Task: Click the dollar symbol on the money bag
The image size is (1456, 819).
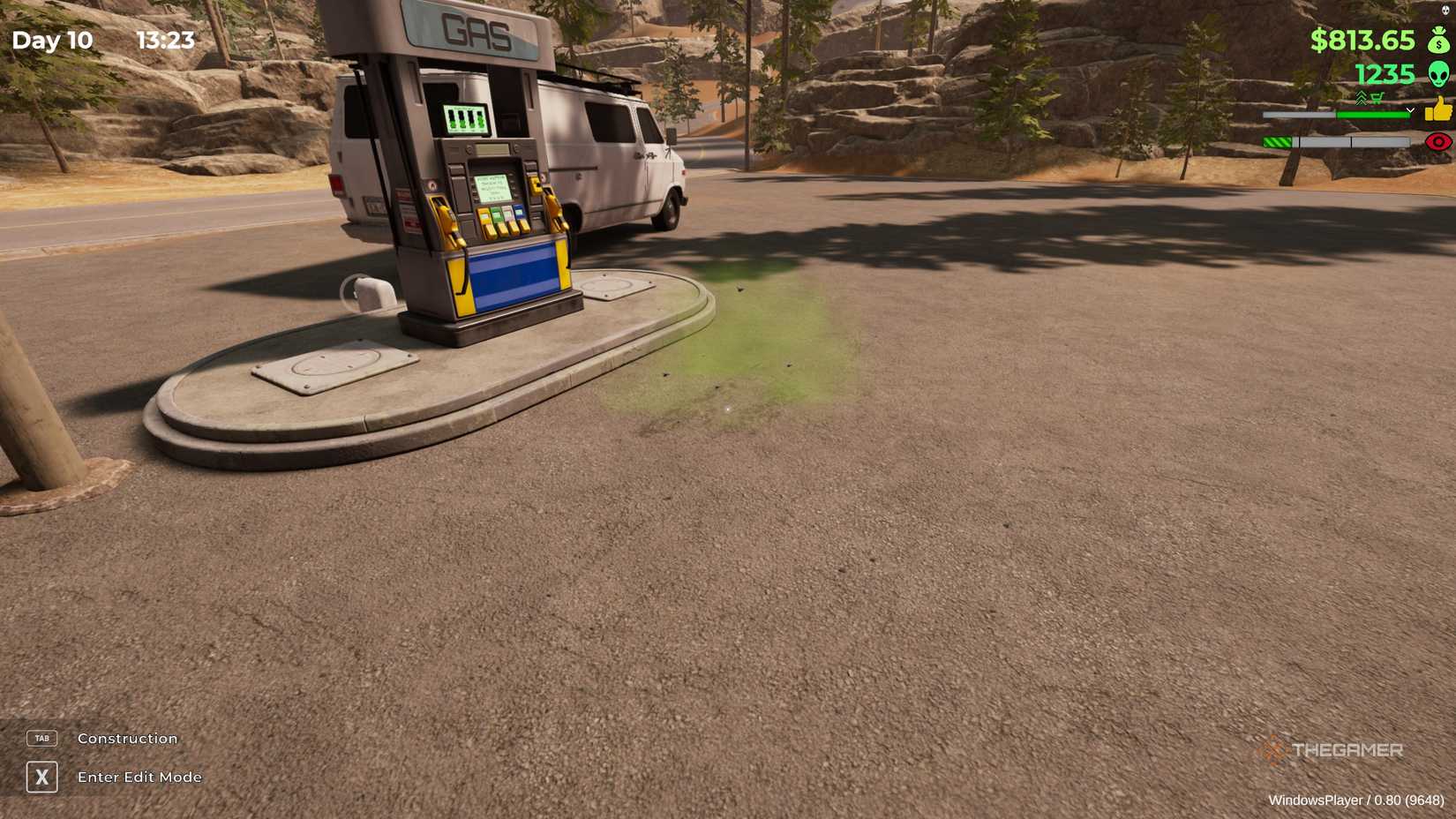Action: [x=1438, y=44]
